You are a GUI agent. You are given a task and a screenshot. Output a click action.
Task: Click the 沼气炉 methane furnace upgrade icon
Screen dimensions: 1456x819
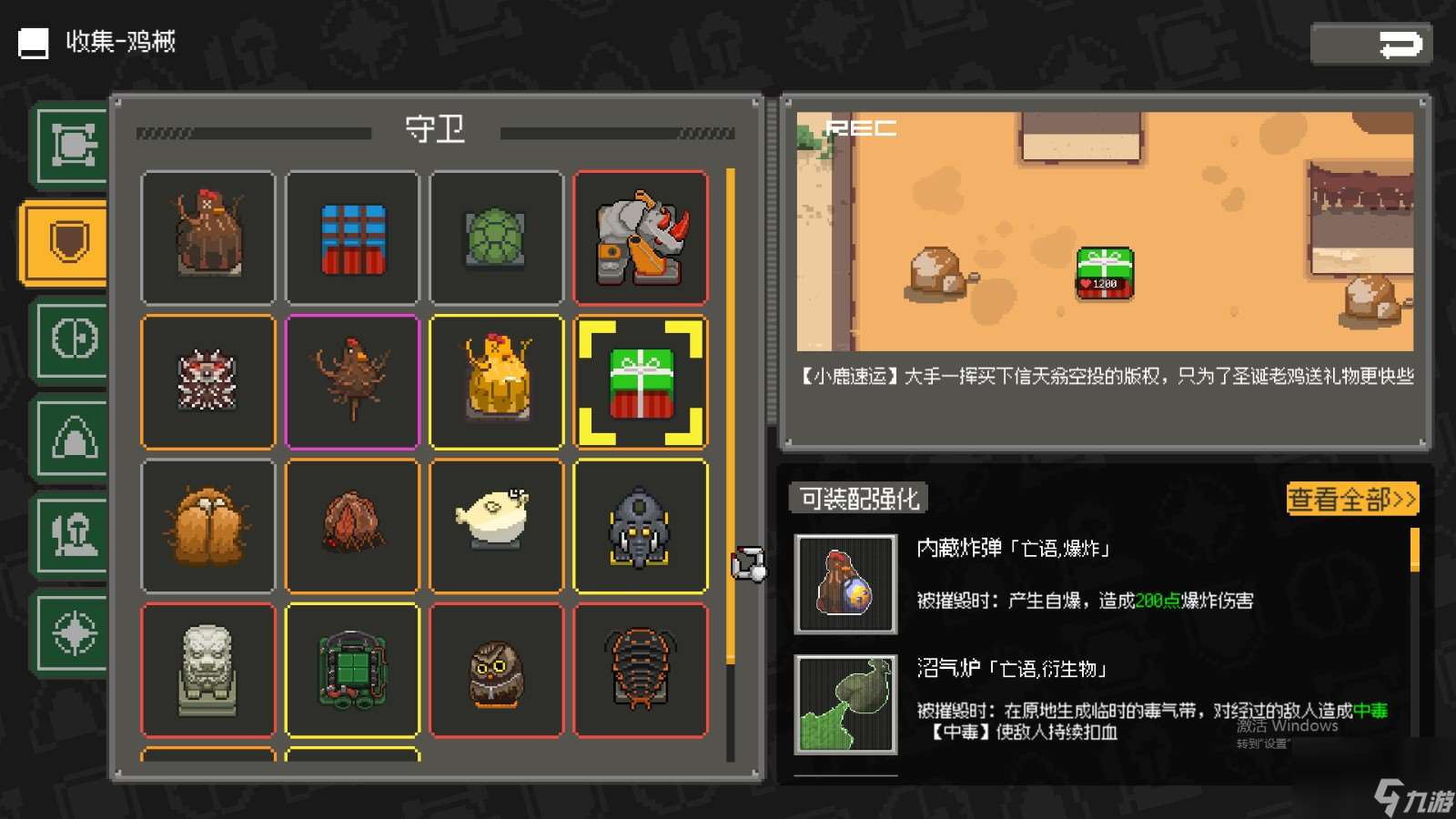(x=844, y=705)
